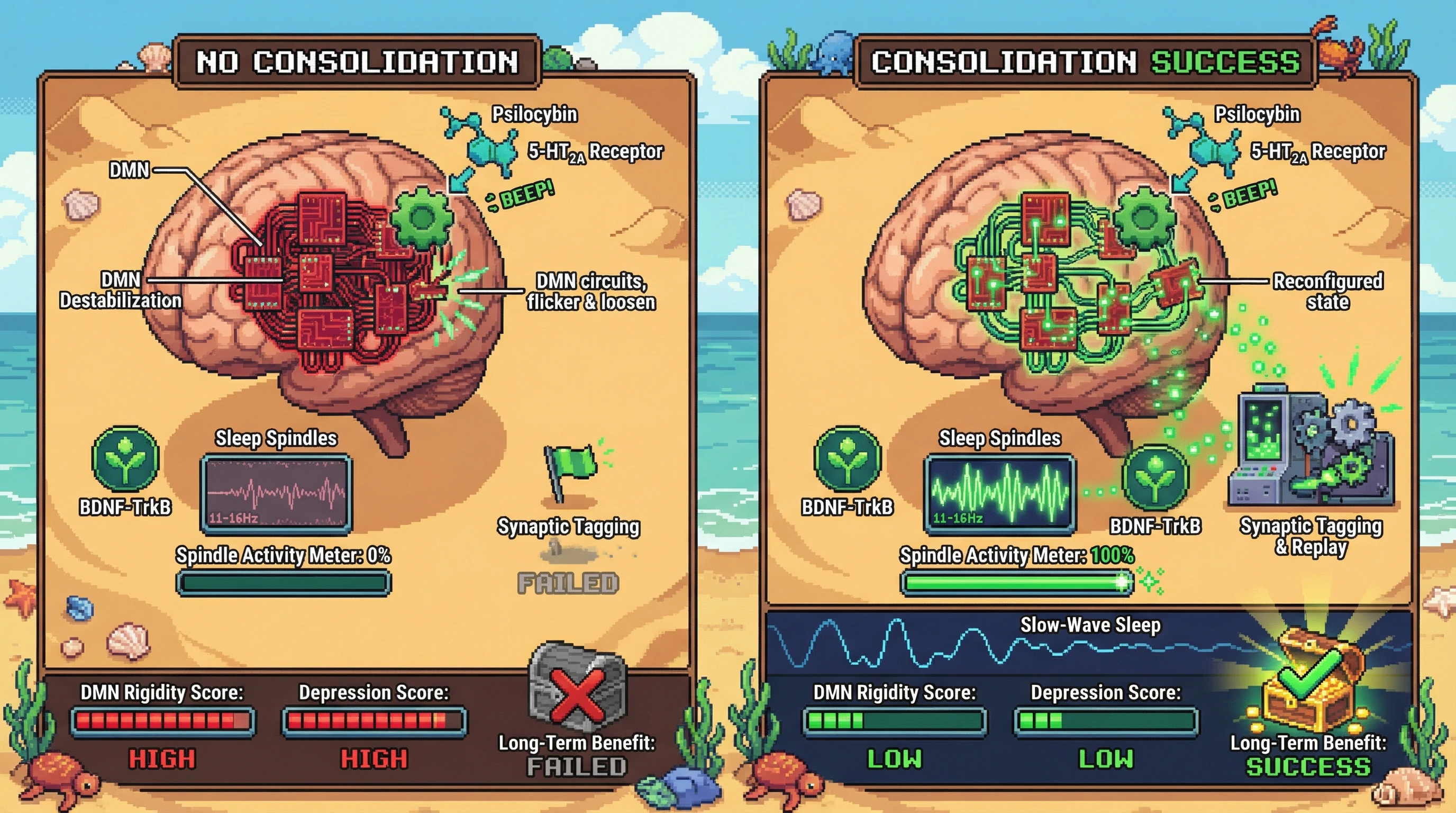The width and height of the screenshot is (1456, 813).
Task: Click the BDNF-TrkB sprout icon in No Consolidation panel
Action: coord(125,458)
